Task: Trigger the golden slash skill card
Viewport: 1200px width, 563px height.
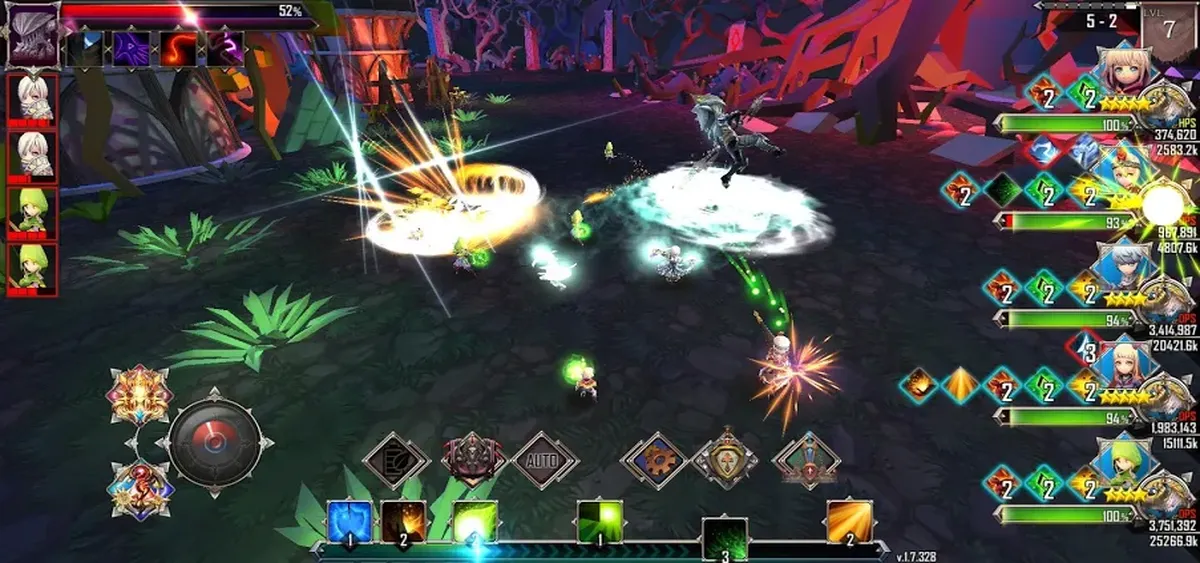Action: click(849, 522)
